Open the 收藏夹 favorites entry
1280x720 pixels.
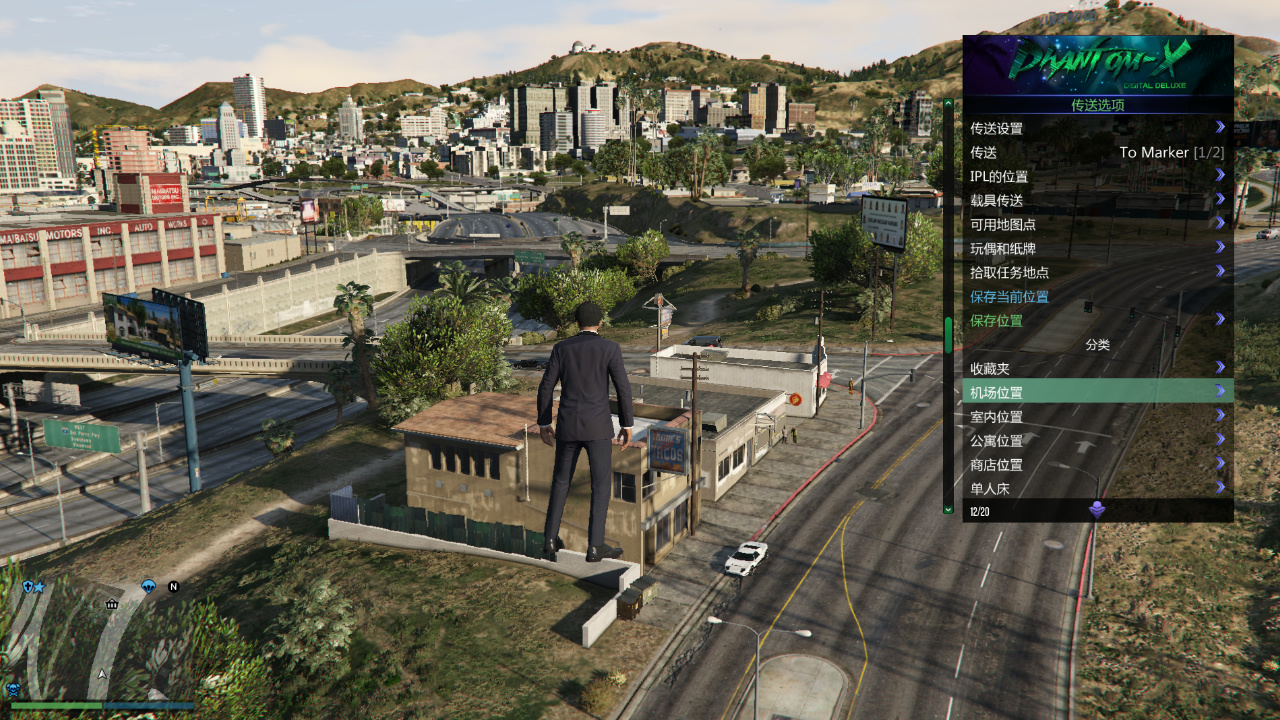click(1097, 368)
